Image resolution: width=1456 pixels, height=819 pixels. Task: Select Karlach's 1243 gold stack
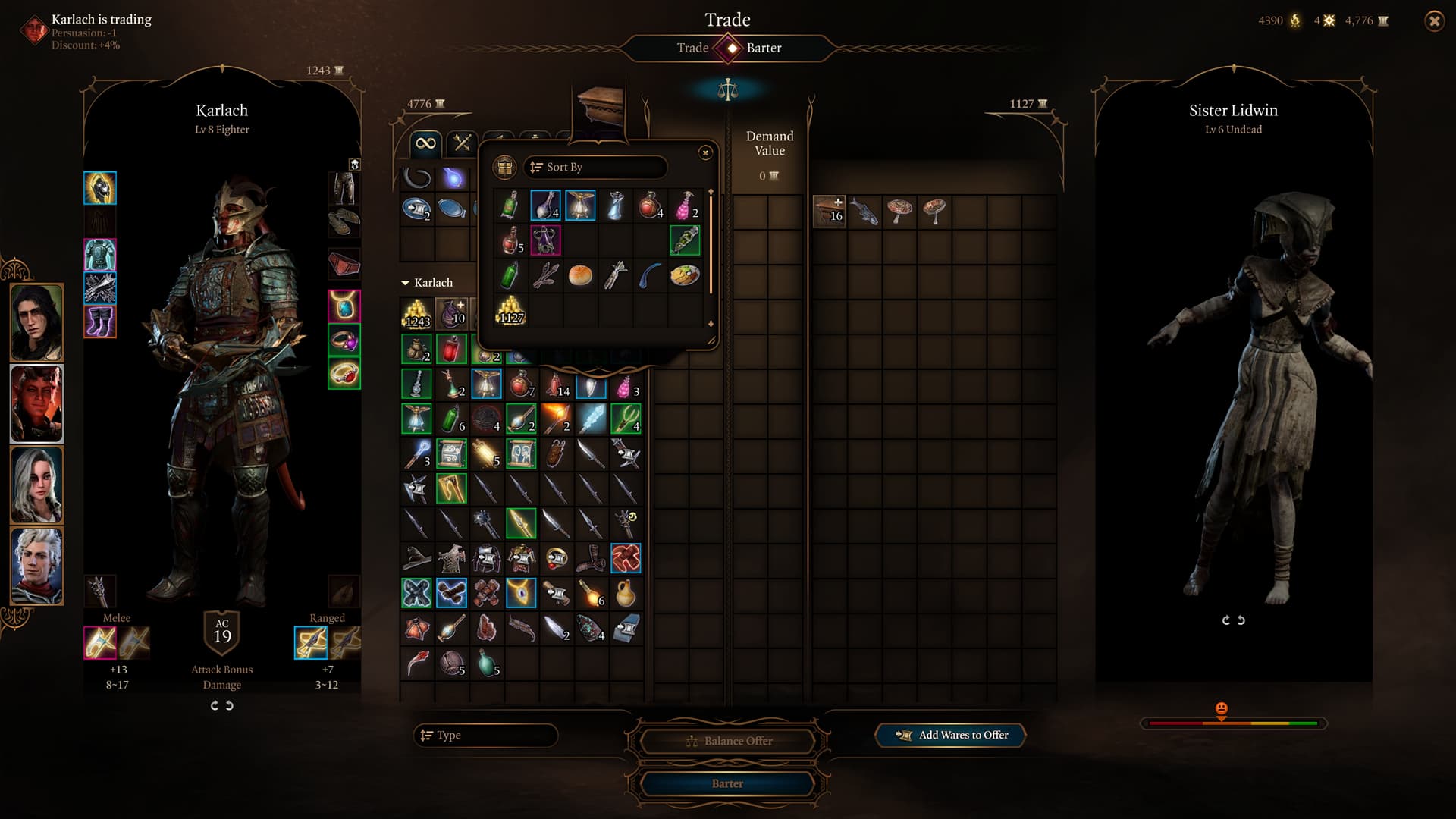pos(417,313)
